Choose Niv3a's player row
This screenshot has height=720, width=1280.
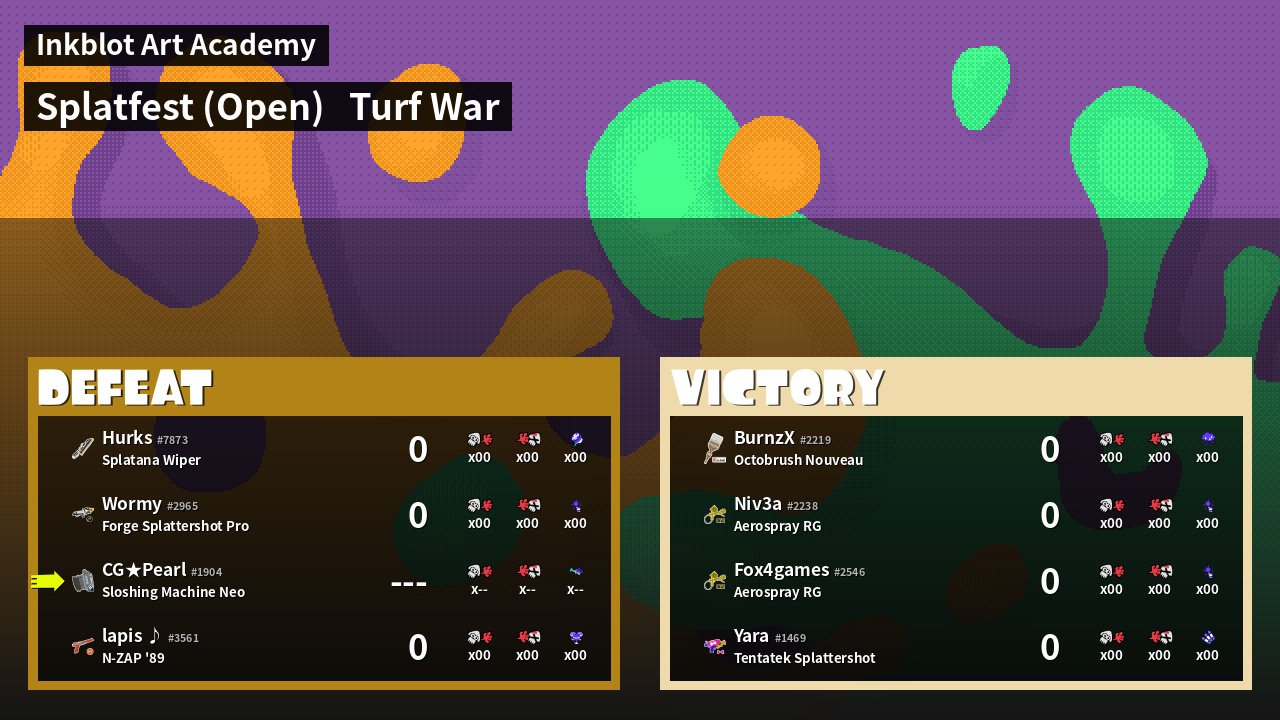tap(956, 515)
